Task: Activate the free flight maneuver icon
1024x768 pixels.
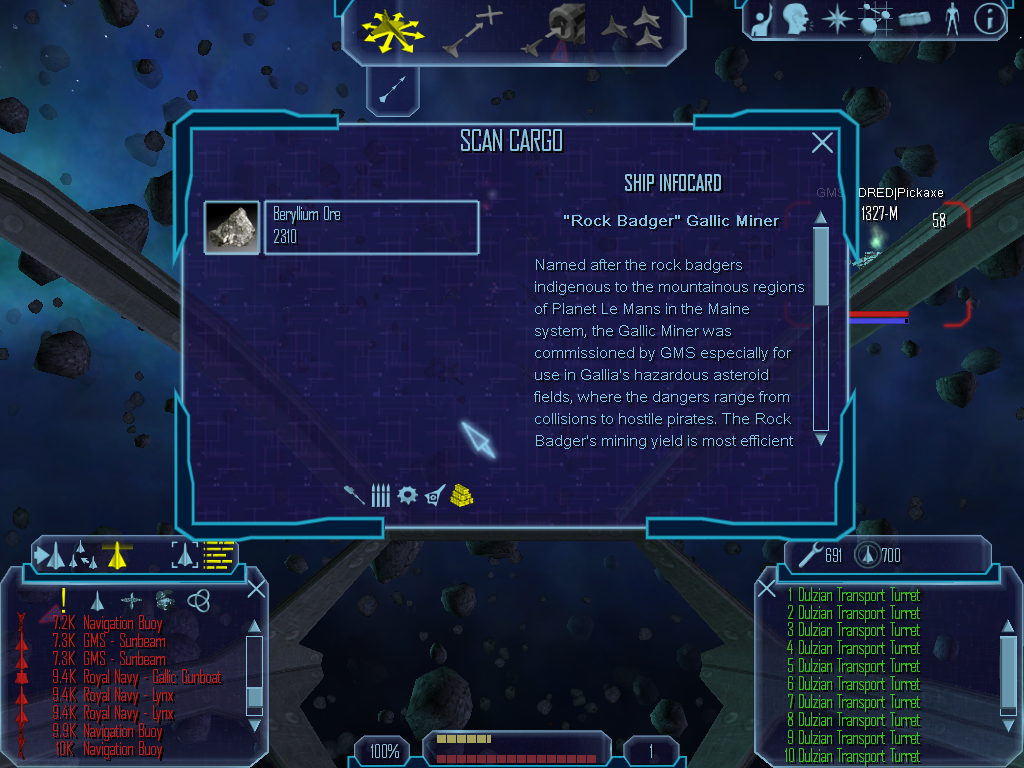Action: [x=394, y=29]
